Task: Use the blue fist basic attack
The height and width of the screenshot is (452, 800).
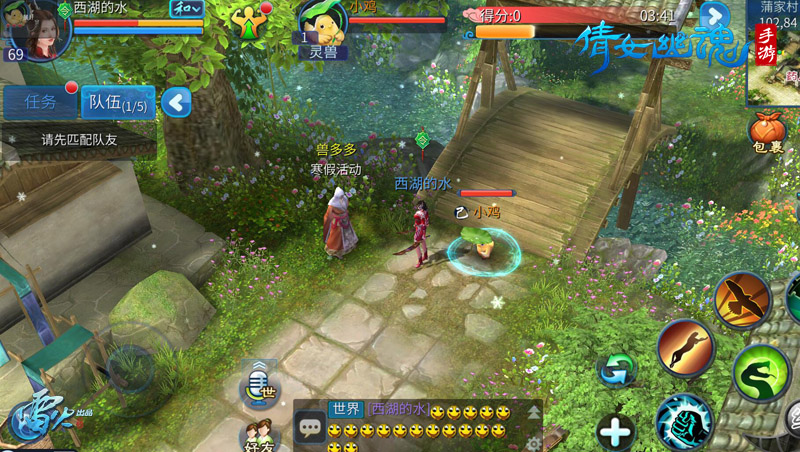Action: point(685,421)
